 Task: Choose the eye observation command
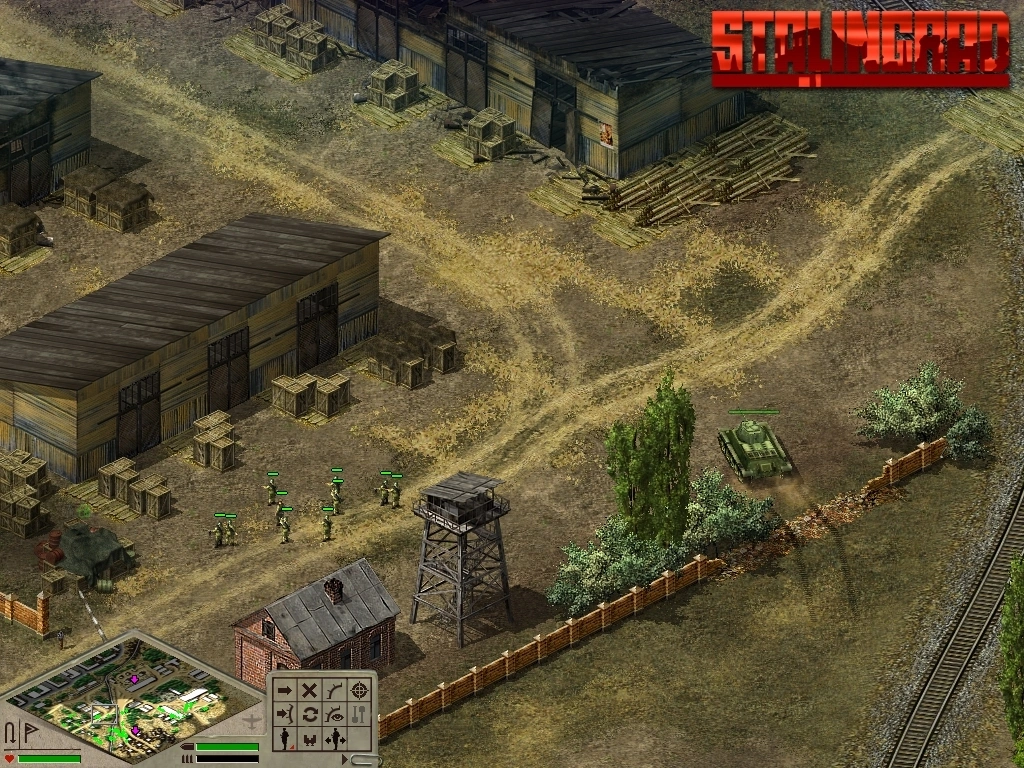pyautogui.click(x=335, y=714)
